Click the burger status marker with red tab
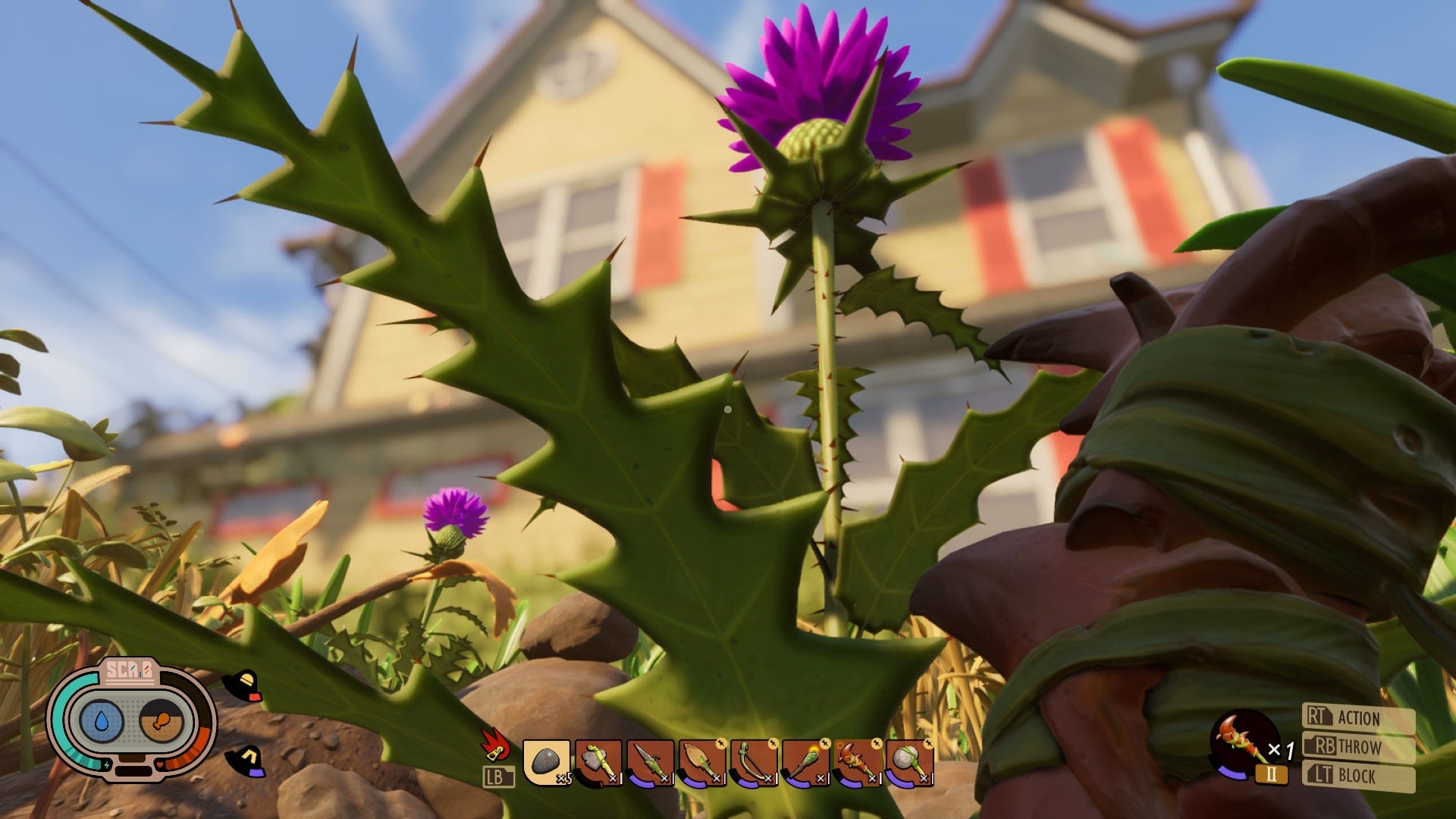 (243, 685)
